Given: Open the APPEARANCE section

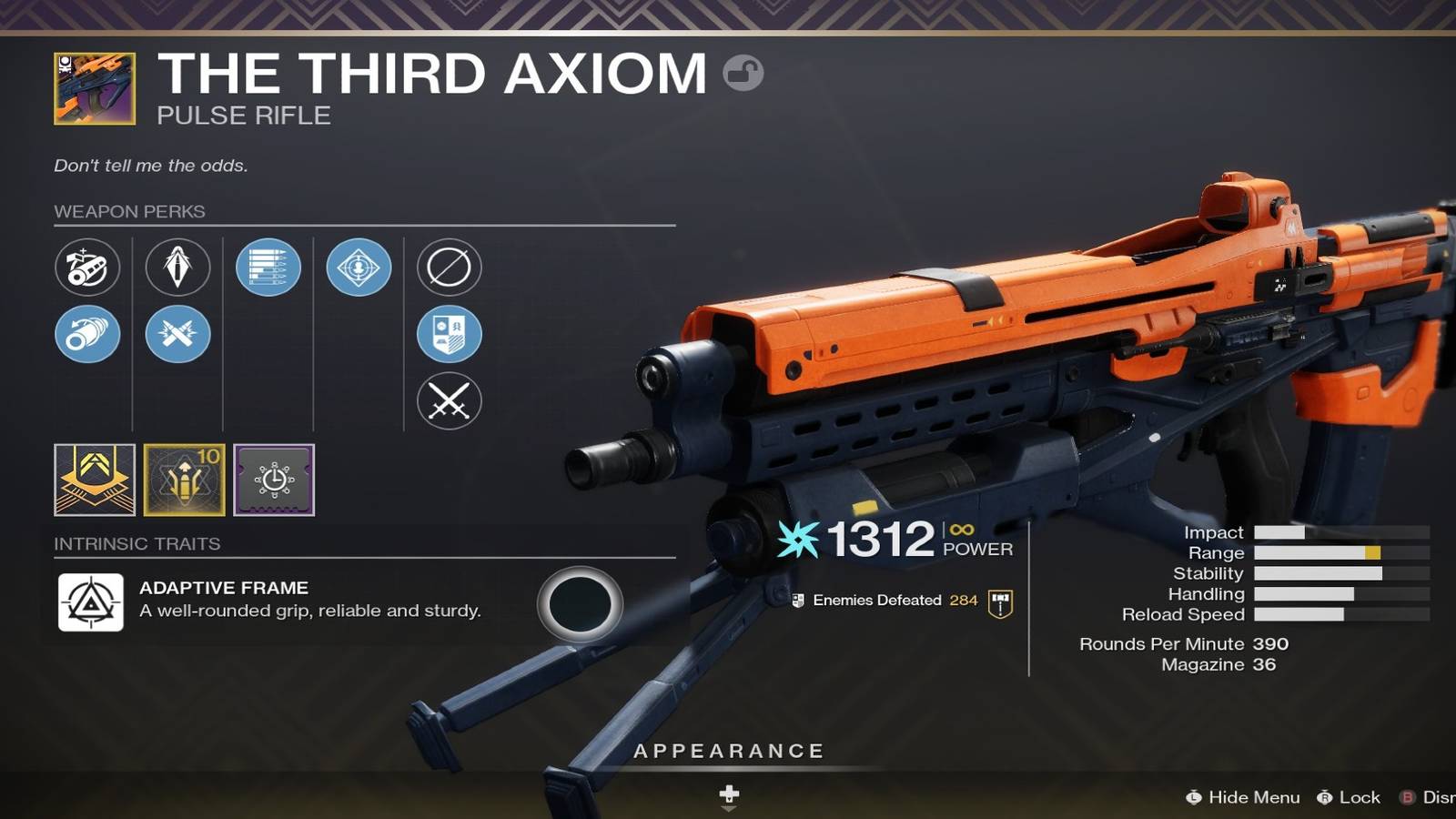Looking at the screenshot, I should coord(728,751).
